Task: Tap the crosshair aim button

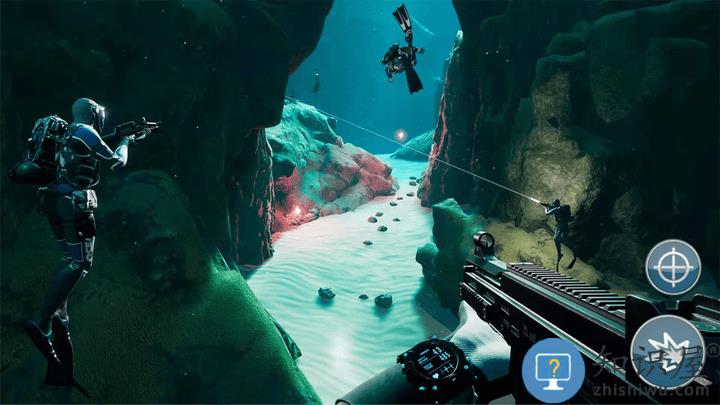Action: (673, 266)
